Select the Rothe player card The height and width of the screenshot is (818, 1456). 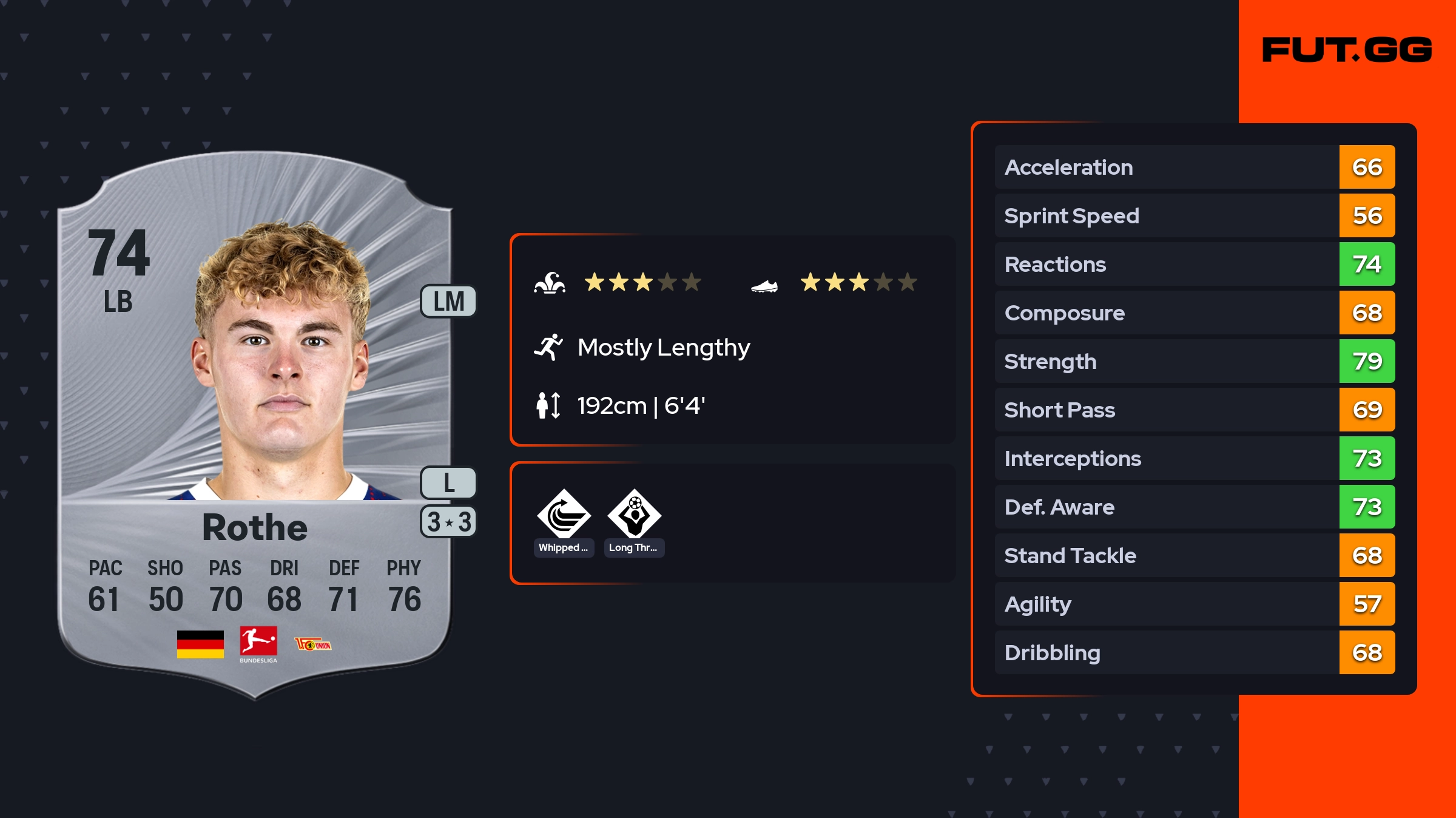[x=255, y=425]
